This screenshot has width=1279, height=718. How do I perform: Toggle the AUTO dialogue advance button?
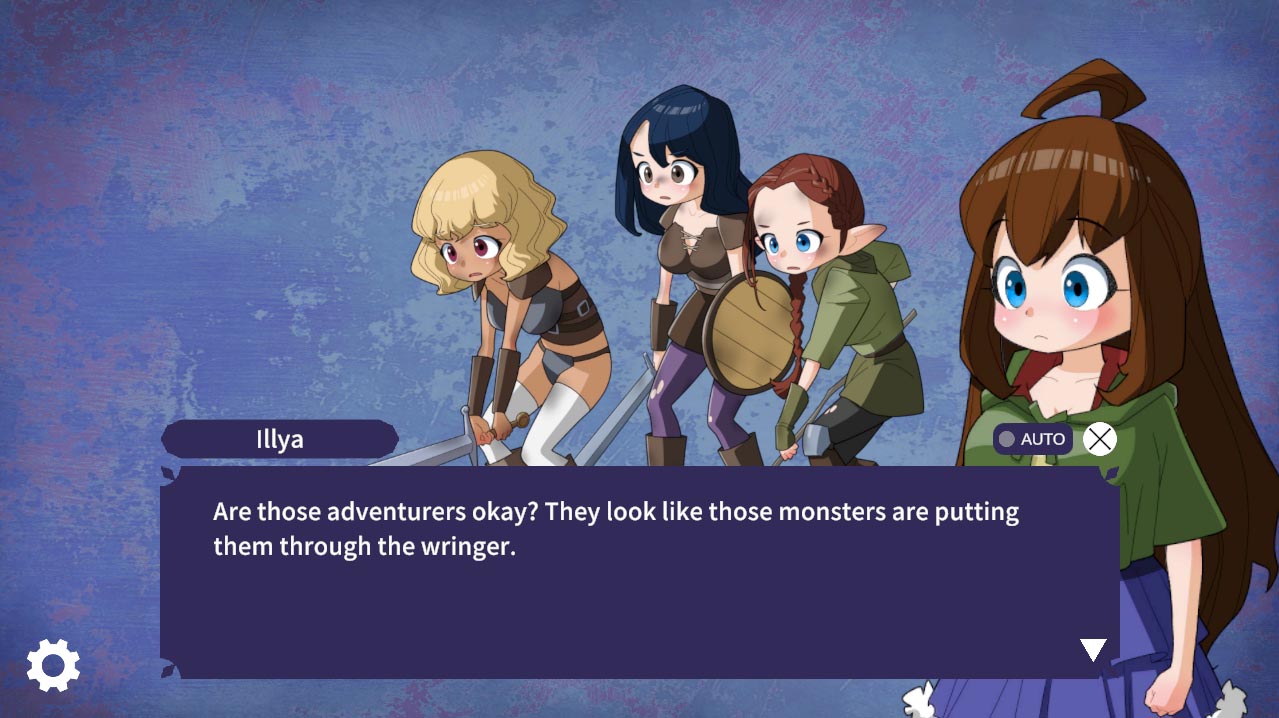tap(1033, 439)
